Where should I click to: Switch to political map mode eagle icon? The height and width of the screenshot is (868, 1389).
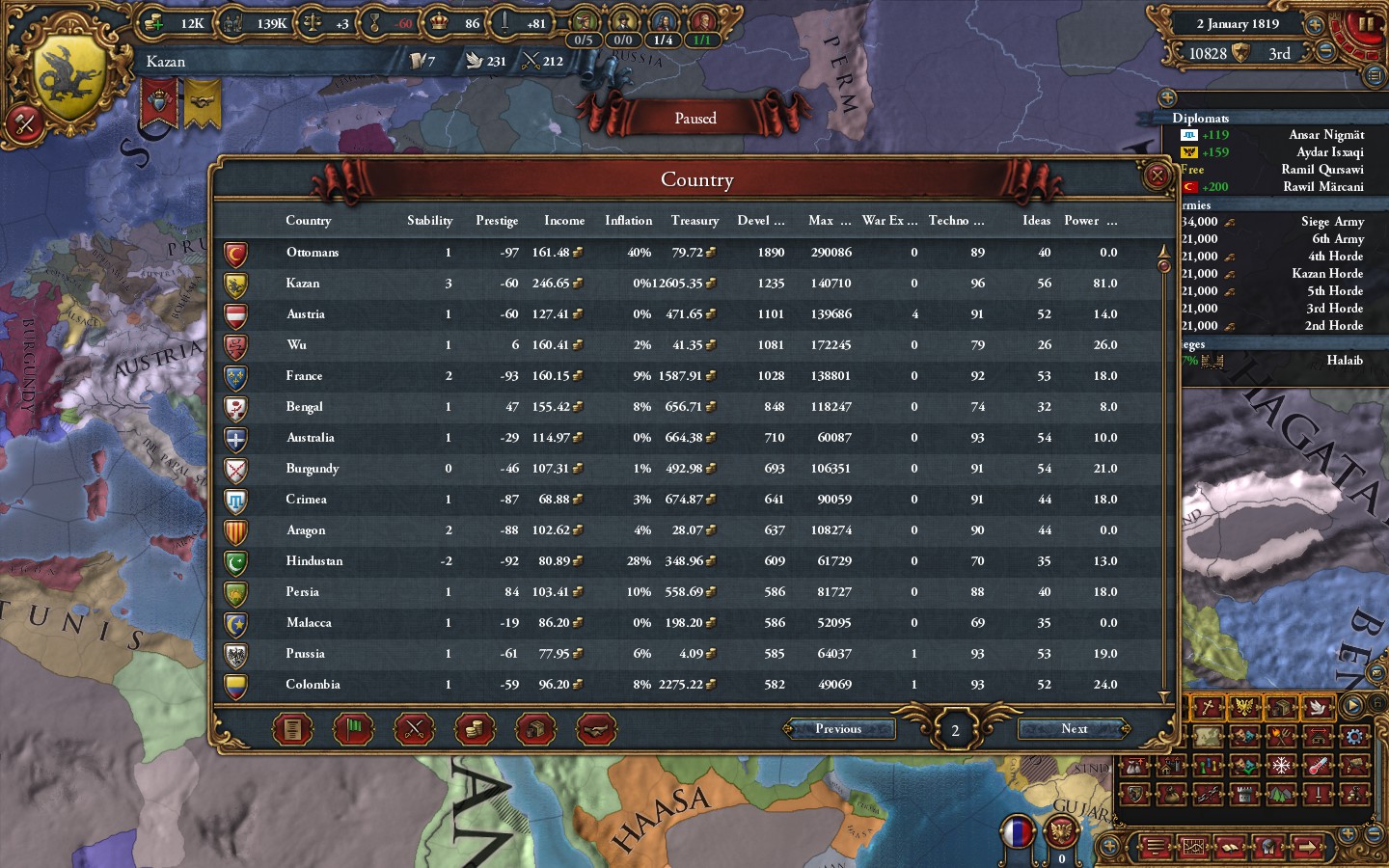tap(1244, 707)
